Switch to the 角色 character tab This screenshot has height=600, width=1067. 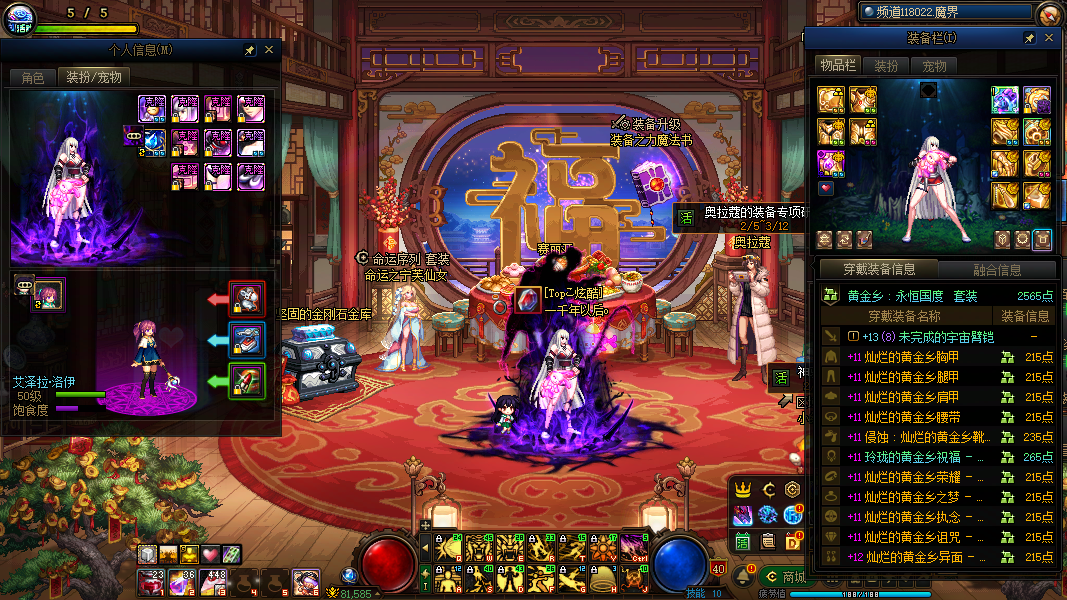point(32,77)
